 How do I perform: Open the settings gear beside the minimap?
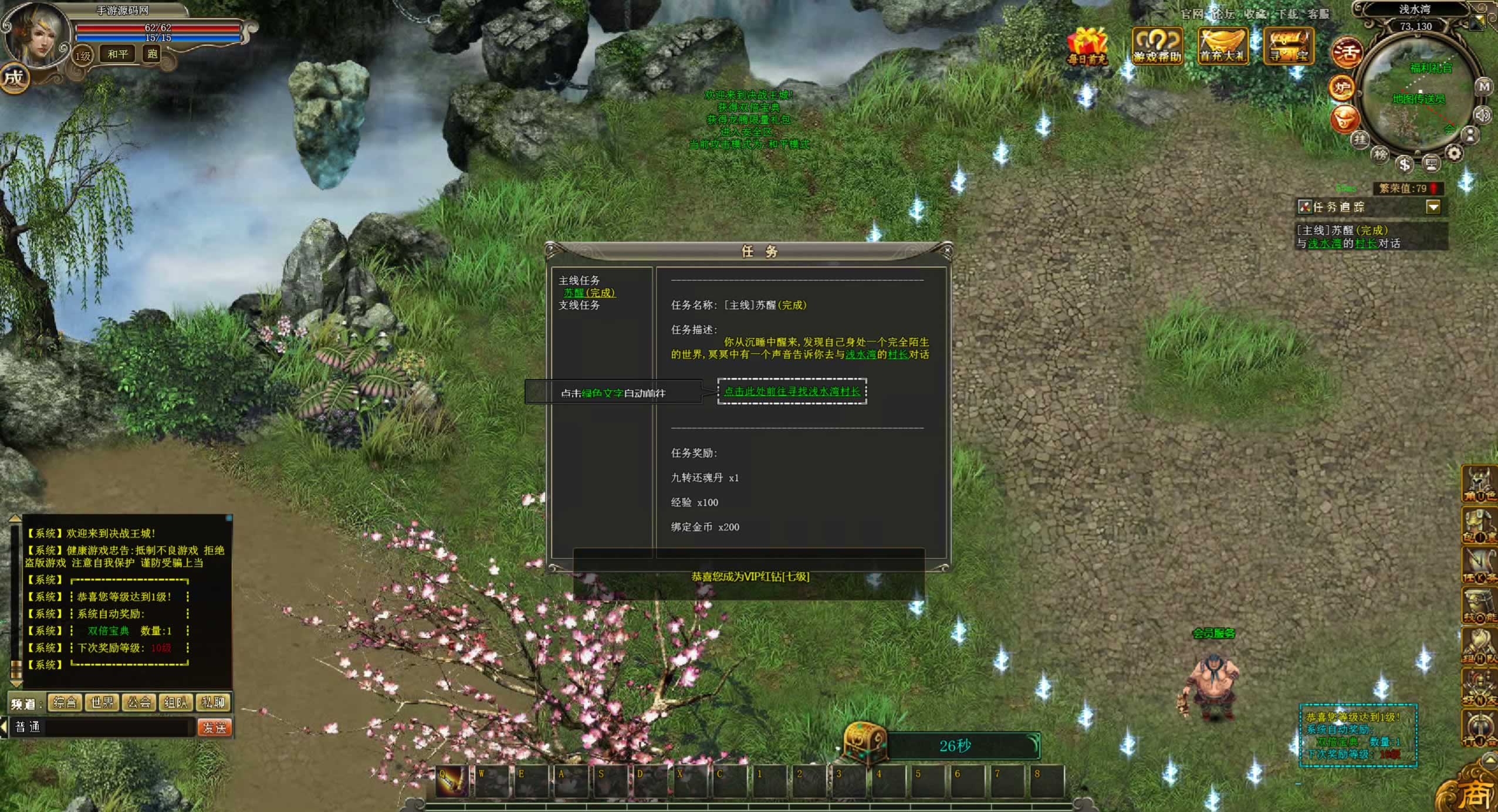coord(1453,154)
